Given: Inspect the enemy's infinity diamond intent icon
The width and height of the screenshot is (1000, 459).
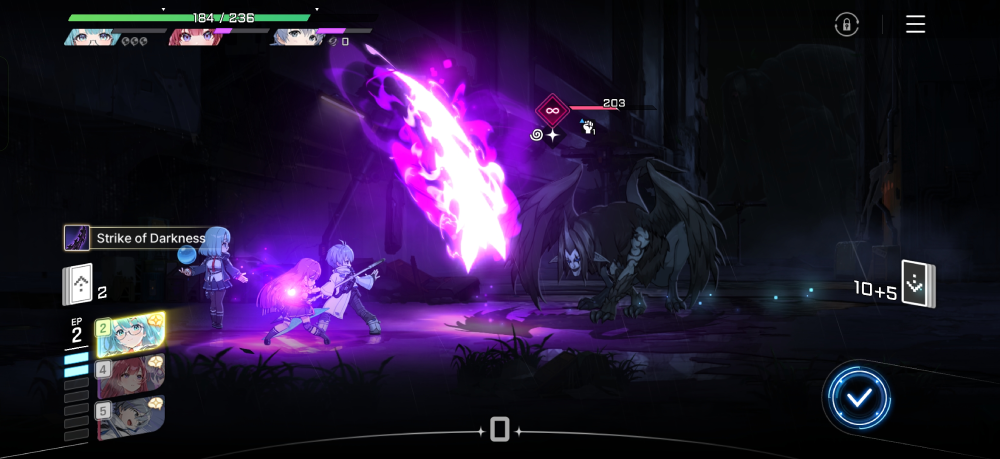Looking at the screenshot, I should click(x=552, y=109).
